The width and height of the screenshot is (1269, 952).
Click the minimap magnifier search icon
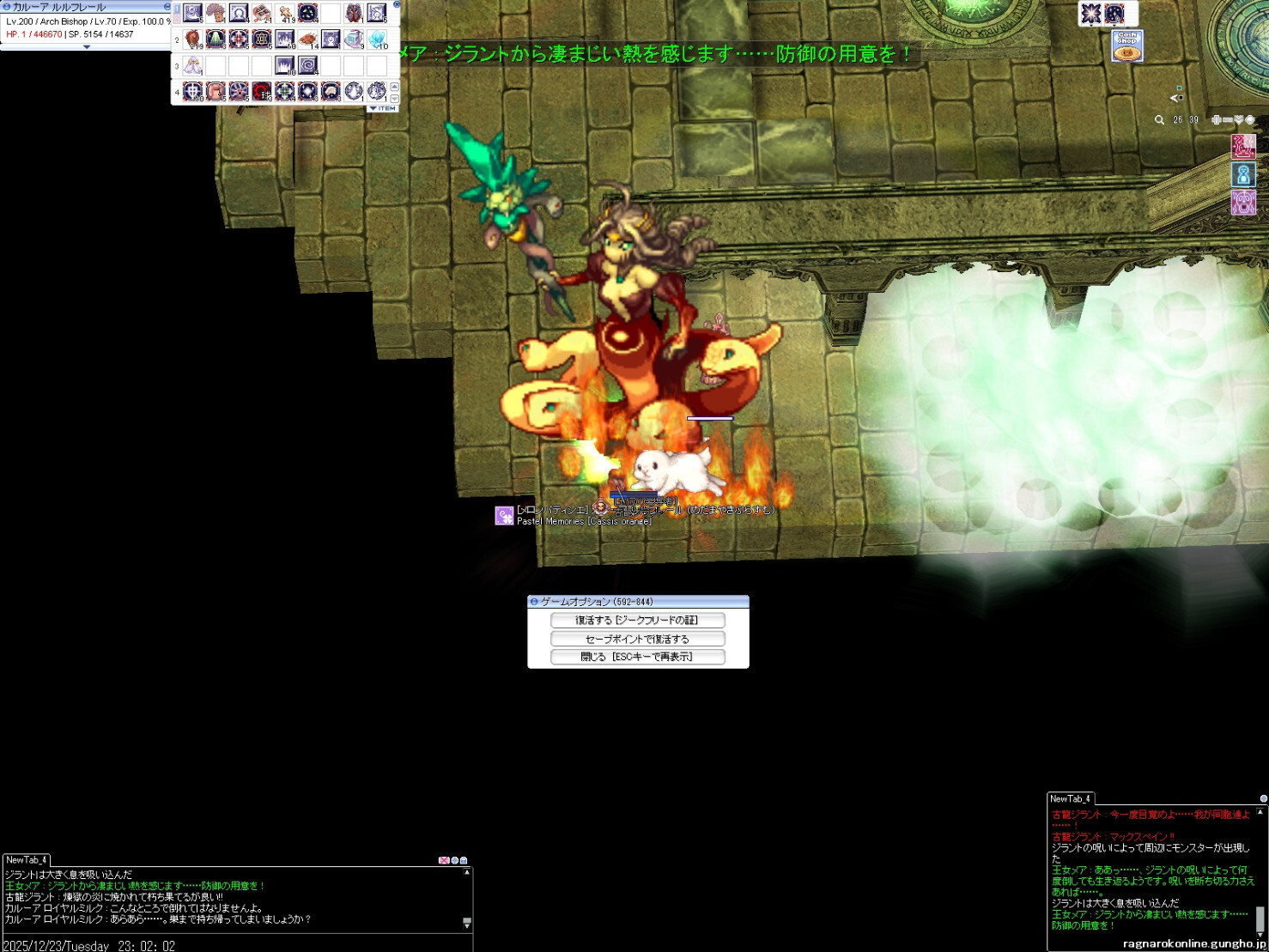tap(1159, 120)
